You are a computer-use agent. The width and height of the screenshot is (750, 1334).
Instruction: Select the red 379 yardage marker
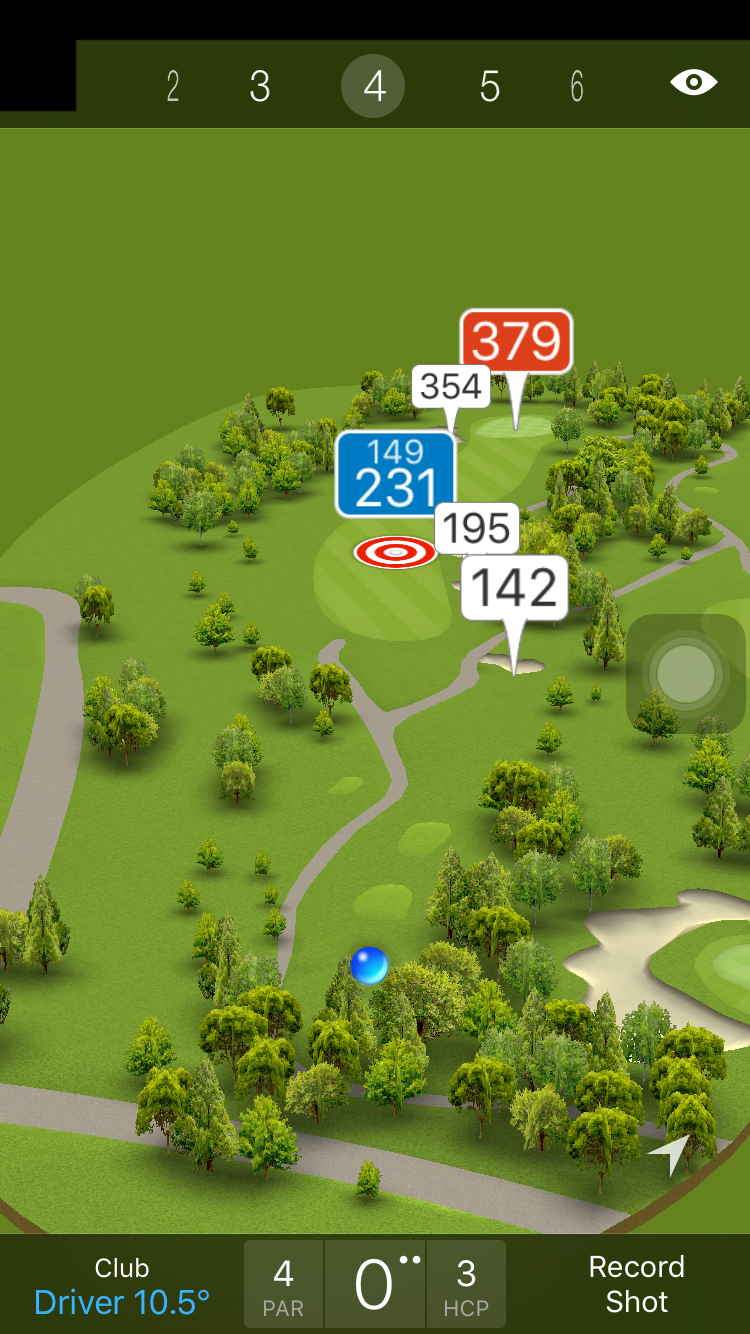coord(516,342)
